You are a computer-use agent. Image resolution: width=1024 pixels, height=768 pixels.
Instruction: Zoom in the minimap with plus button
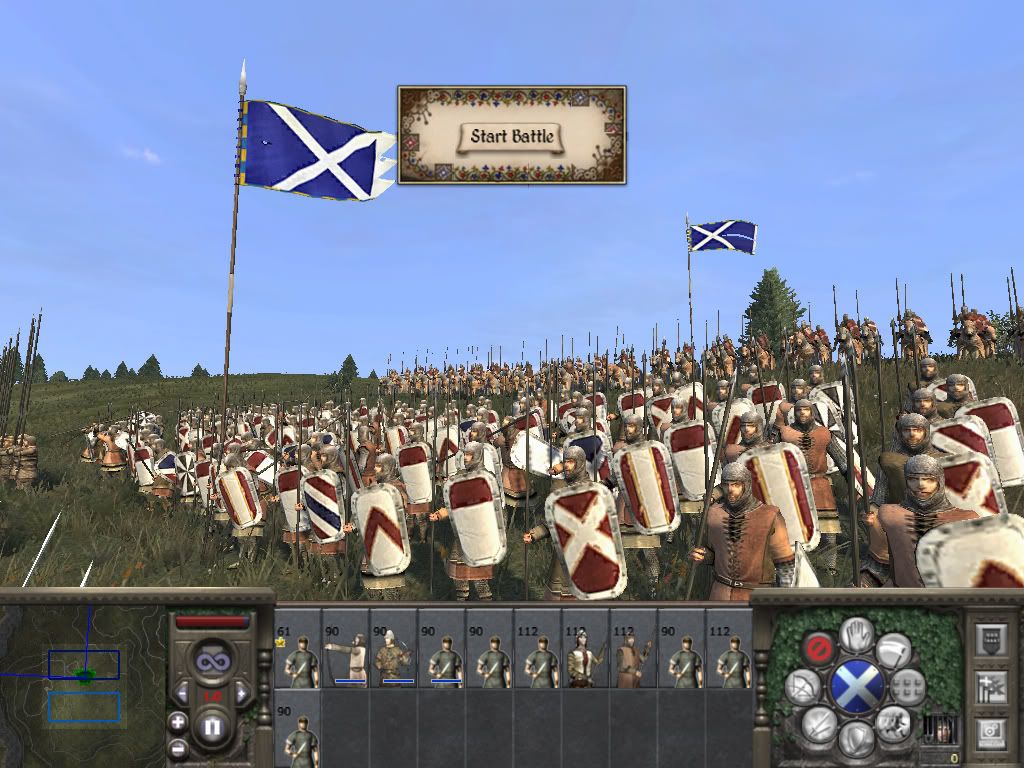click(178, 722)
